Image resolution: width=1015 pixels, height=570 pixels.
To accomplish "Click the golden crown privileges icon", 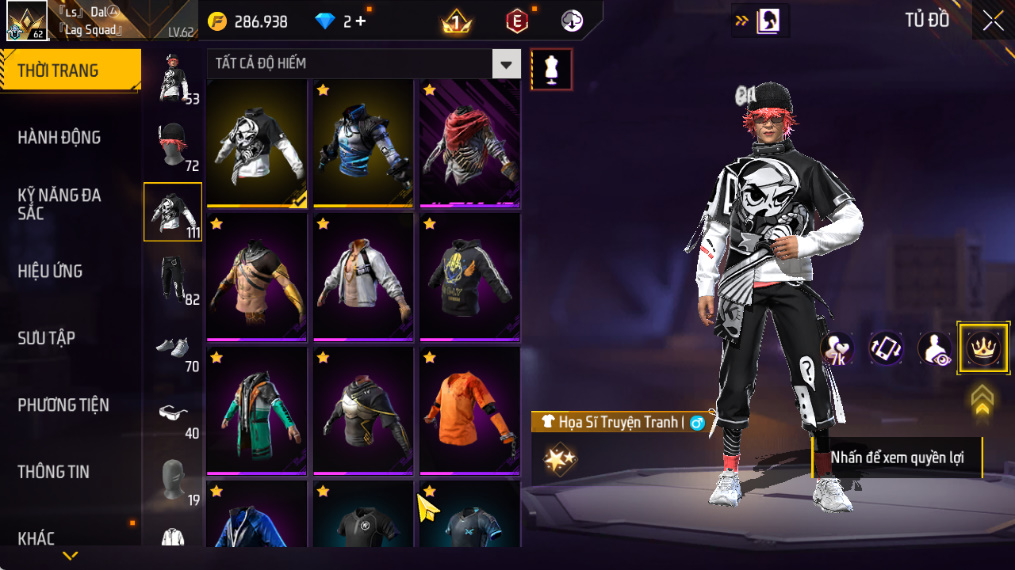I will click(983, 348).
